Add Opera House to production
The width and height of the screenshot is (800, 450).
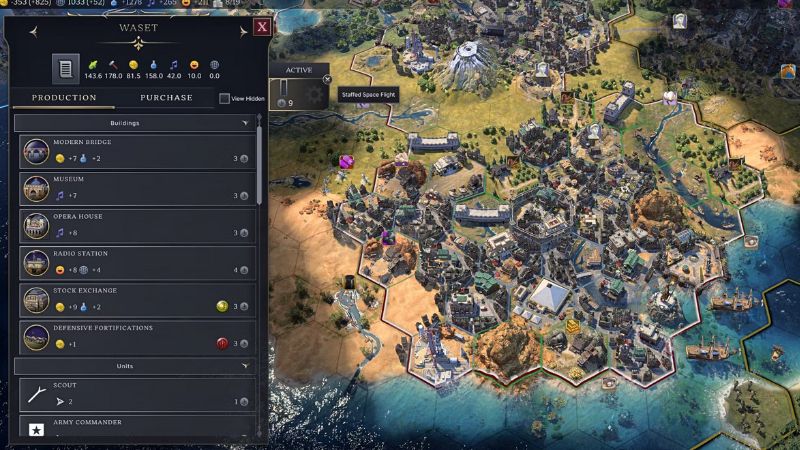[x=135, y=226]
